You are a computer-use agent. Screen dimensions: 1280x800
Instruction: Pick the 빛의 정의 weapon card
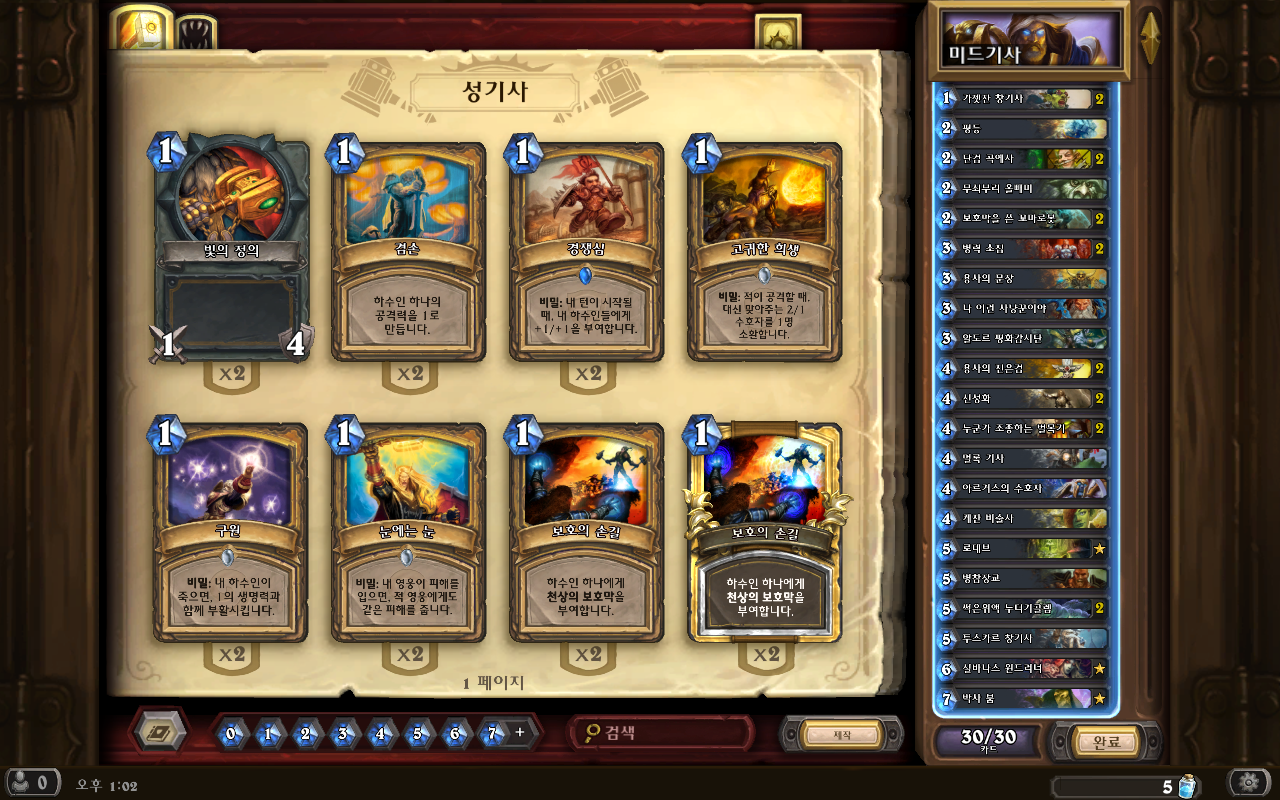[x=232, y=255]
